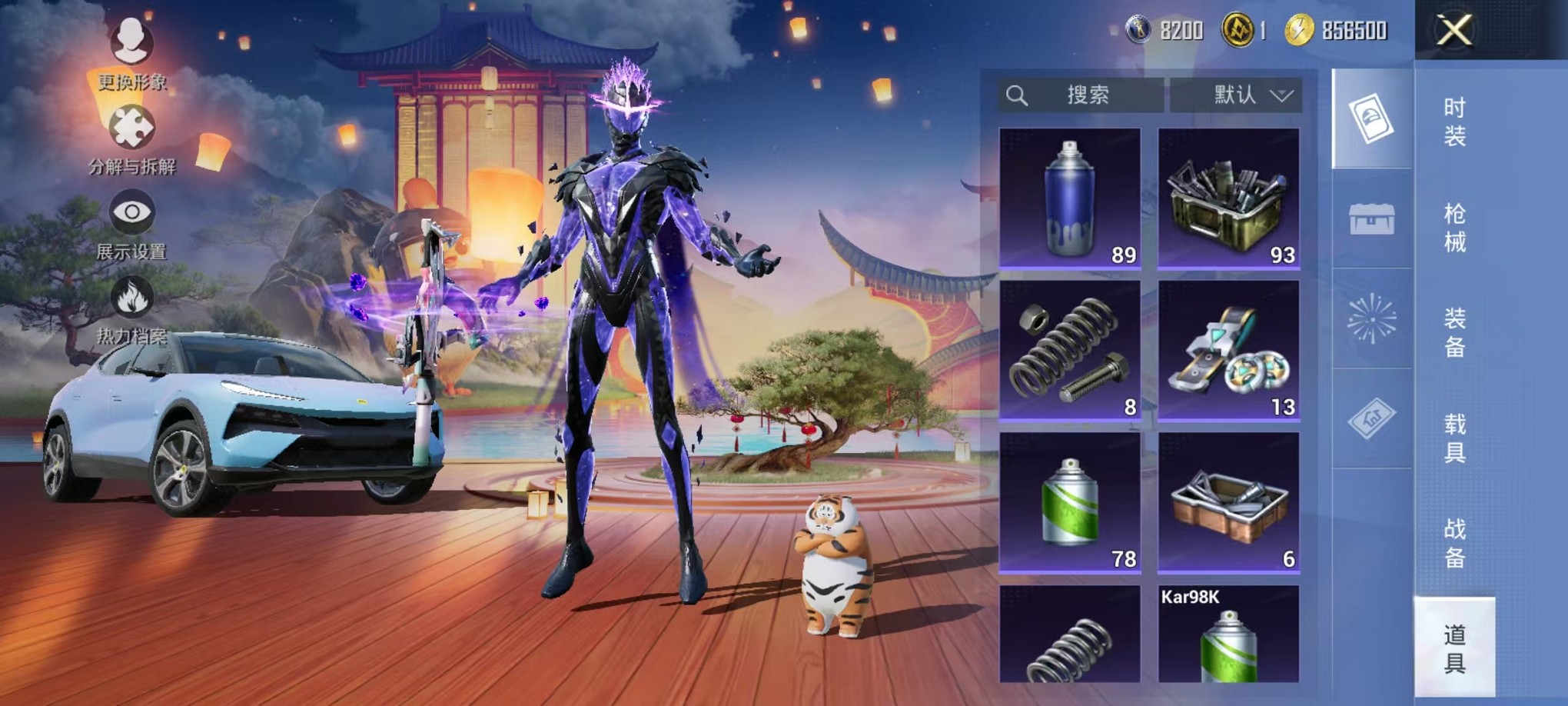Switch to the 载具 vehicles tab

coord(1454,438)
